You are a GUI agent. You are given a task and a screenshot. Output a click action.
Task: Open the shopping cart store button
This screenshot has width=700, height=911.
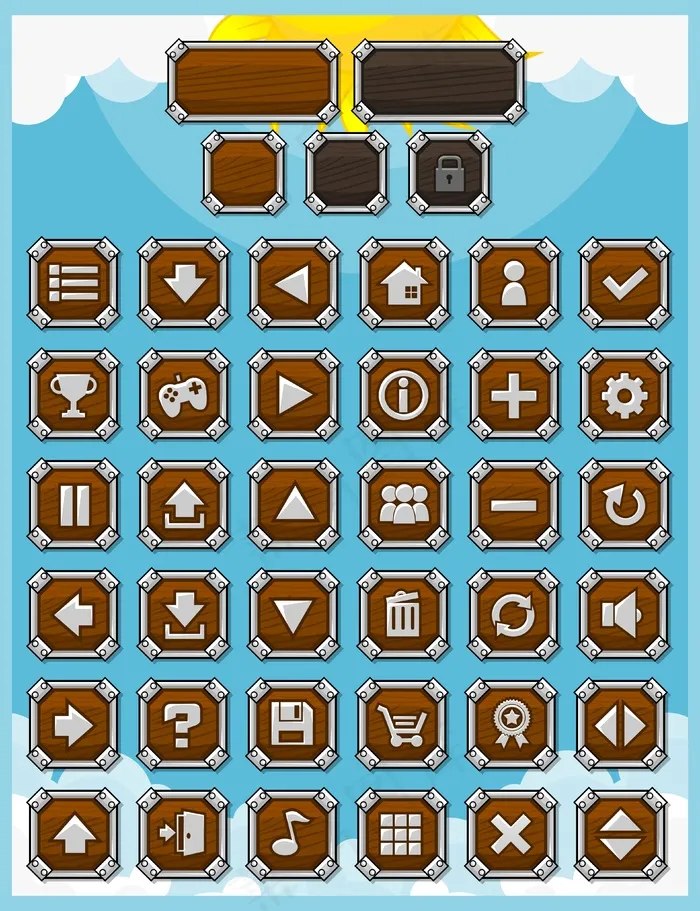[x=402, y=725]
